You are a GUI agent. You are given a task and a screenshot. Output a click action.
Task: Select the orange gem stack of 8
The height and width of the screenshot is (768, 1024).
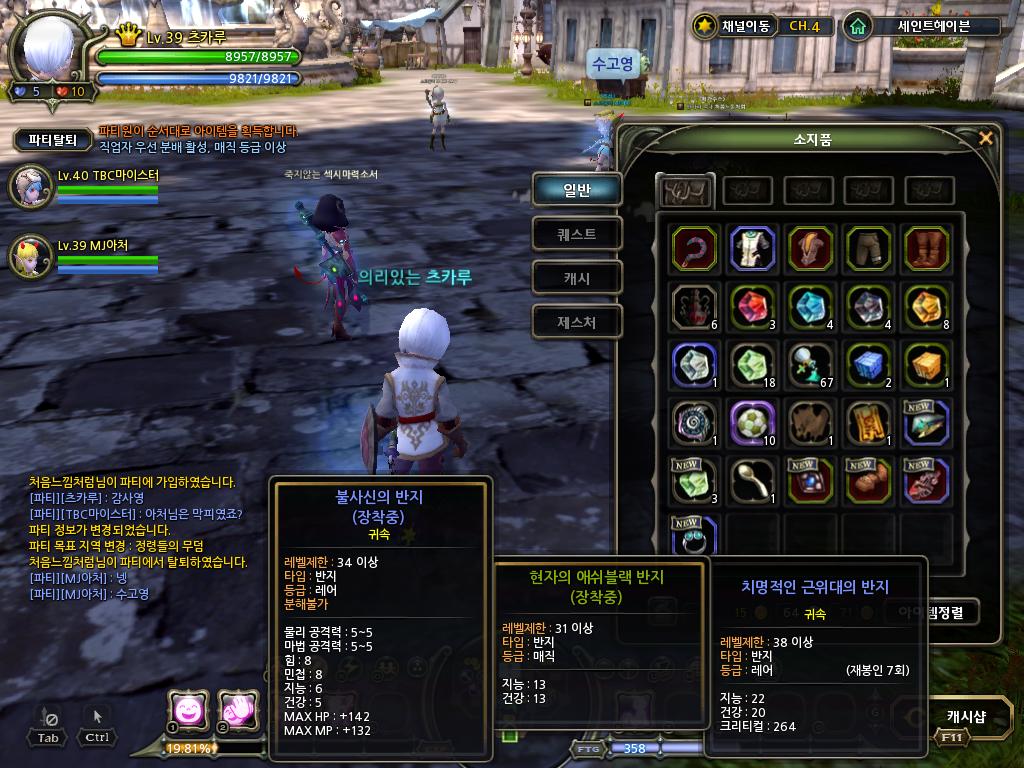(924, 306)
